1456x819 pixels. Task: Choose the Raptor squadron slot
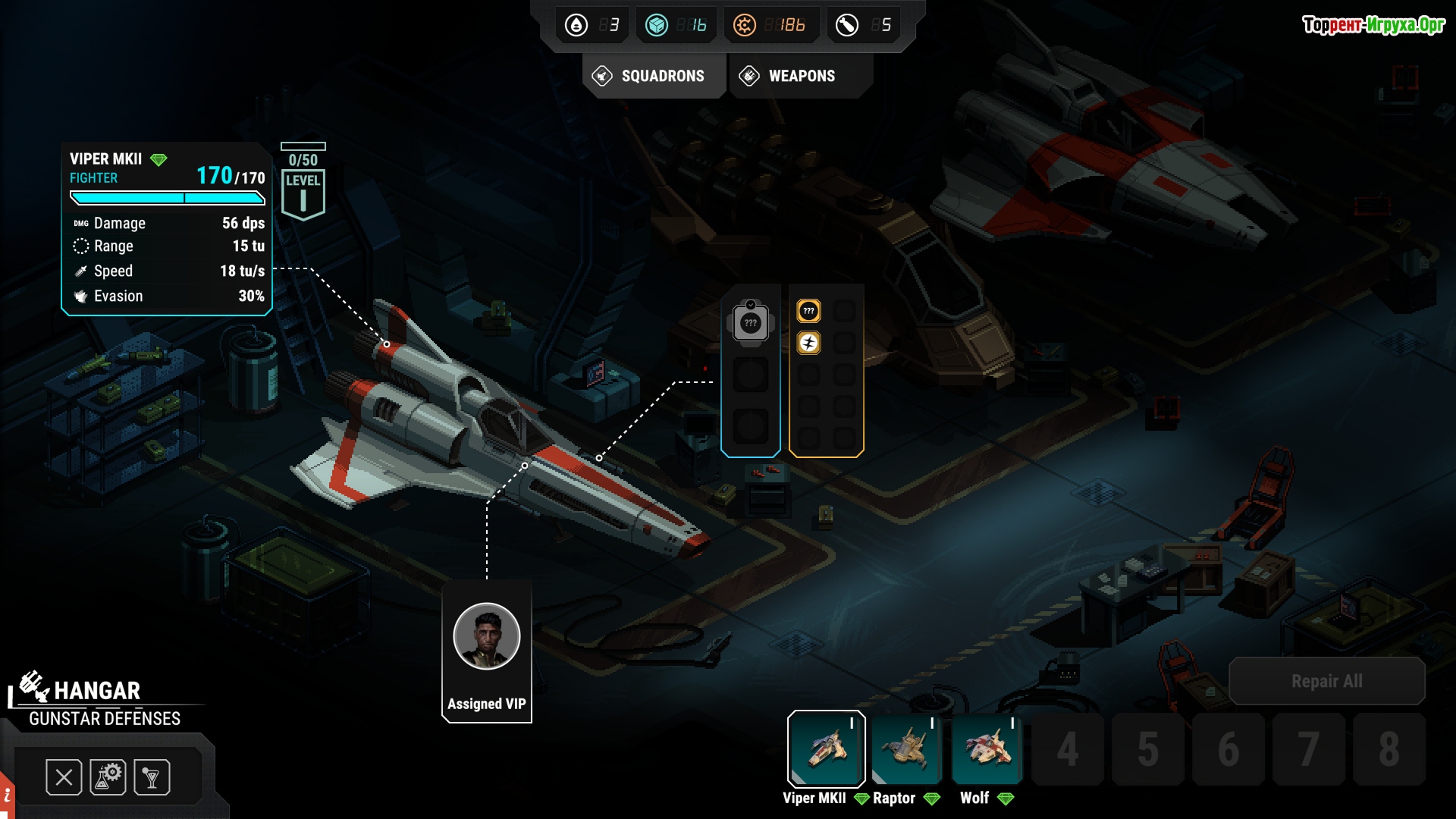pyautogui.click(x=906, y=748)
